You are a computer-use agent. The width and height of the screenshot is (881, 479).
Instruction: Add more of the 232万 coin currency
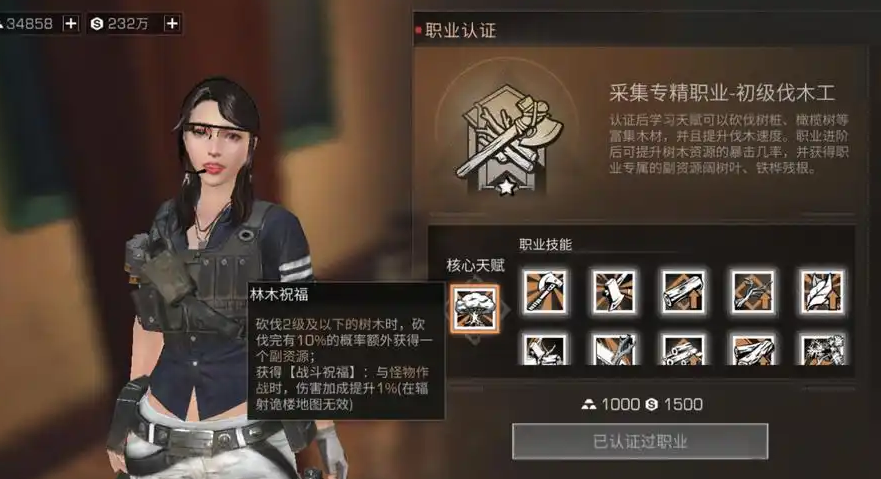click(172, 23)
